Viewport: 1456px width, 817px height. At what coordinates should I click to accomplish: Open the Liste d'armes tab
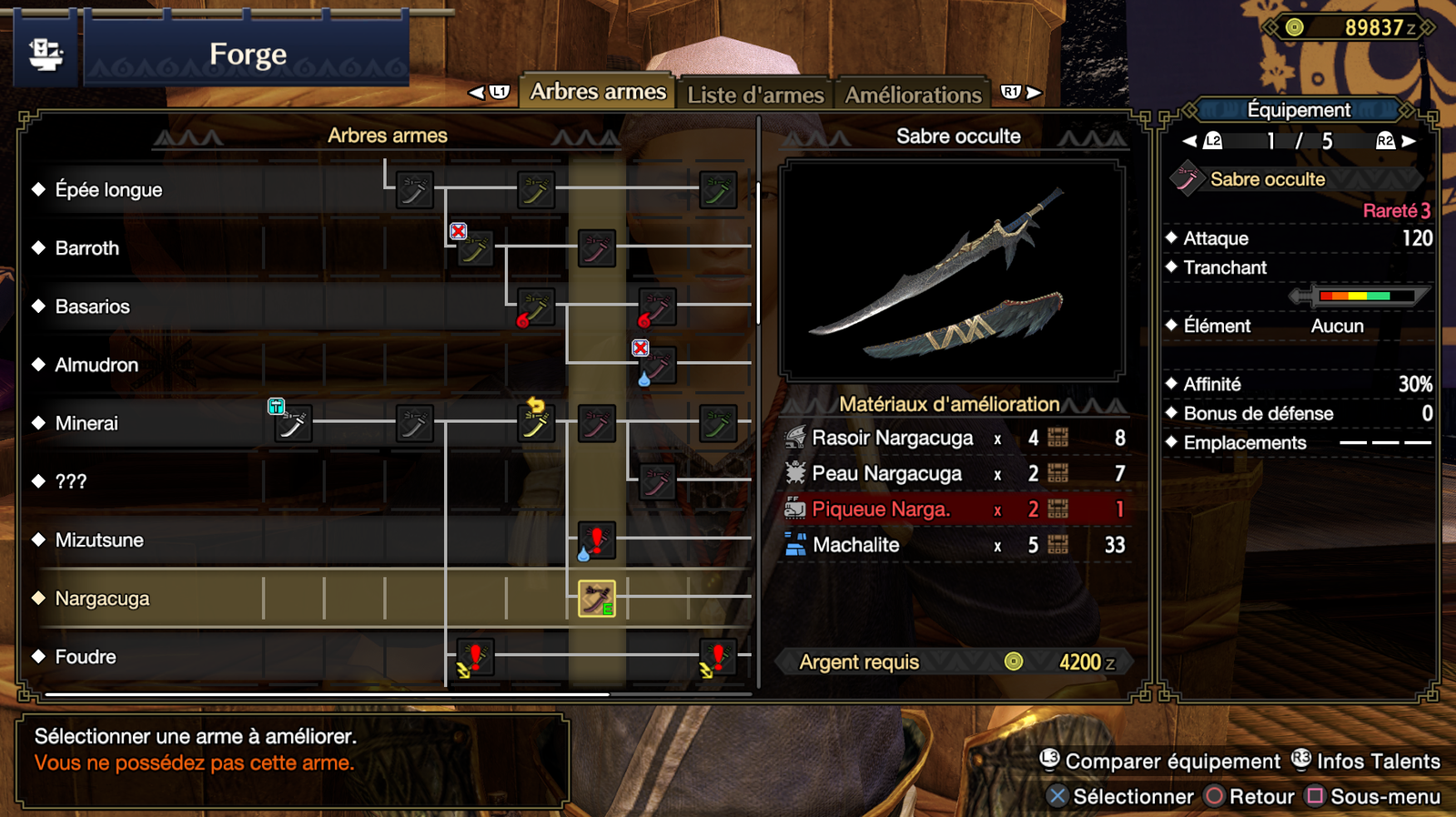pyautogui.click(x=754, y=95)
